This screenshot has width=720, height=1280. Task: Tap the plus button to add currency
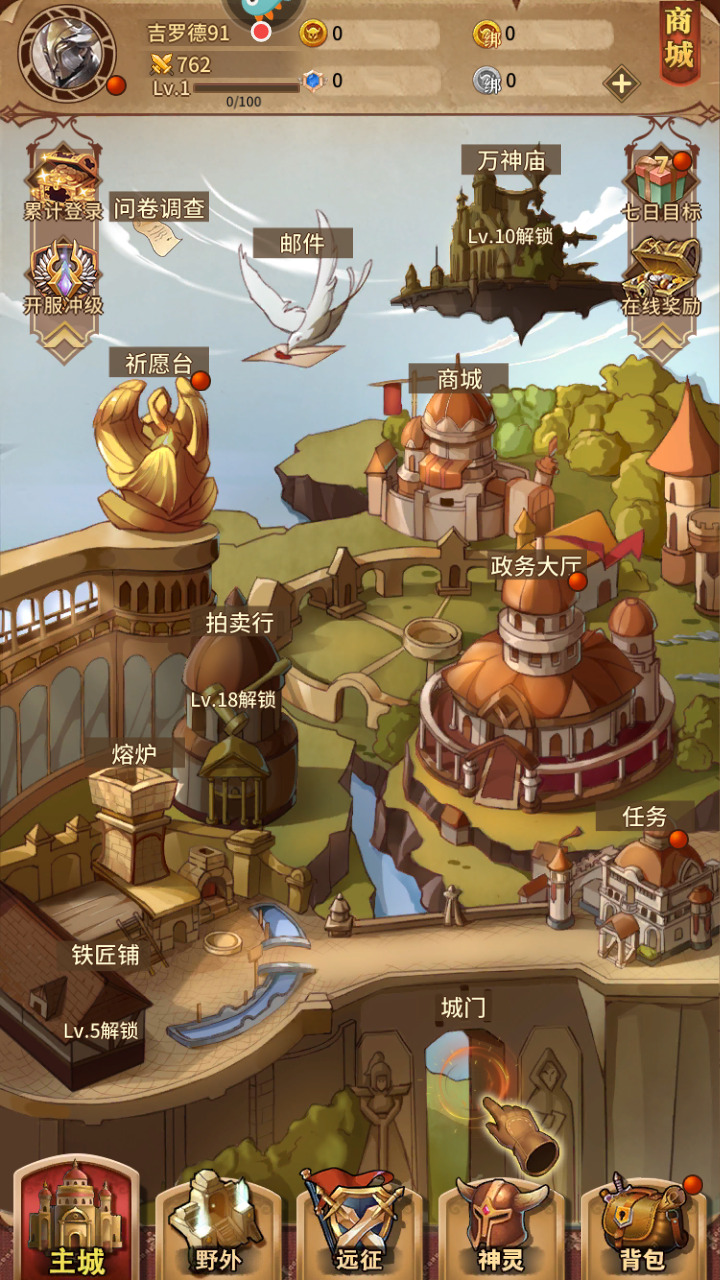pyautogui.click(x=621, y=83)
